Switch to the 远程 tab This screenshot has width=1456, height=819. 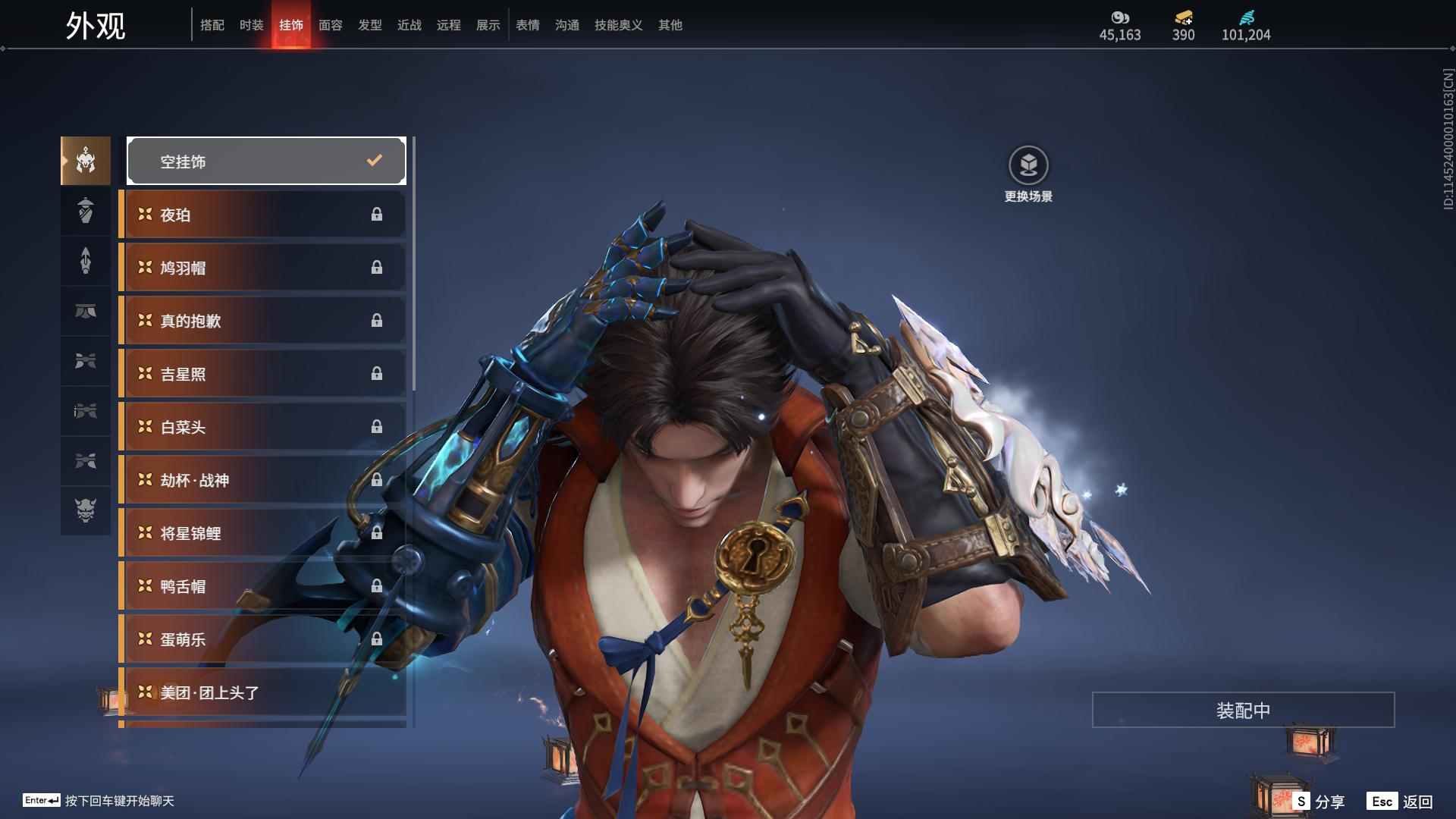448,25
